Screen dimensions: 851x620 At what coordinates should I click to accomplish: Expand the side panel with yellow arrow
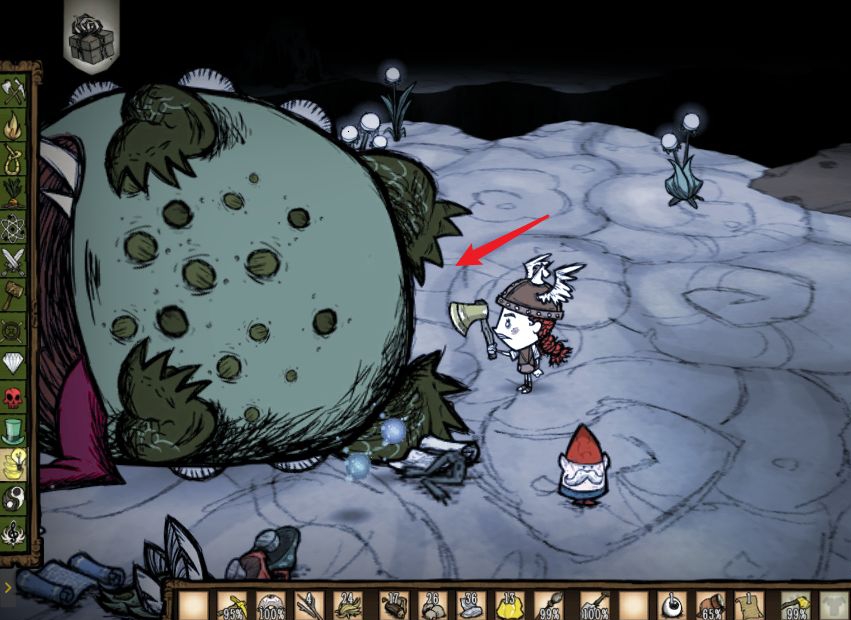point(6,587)
